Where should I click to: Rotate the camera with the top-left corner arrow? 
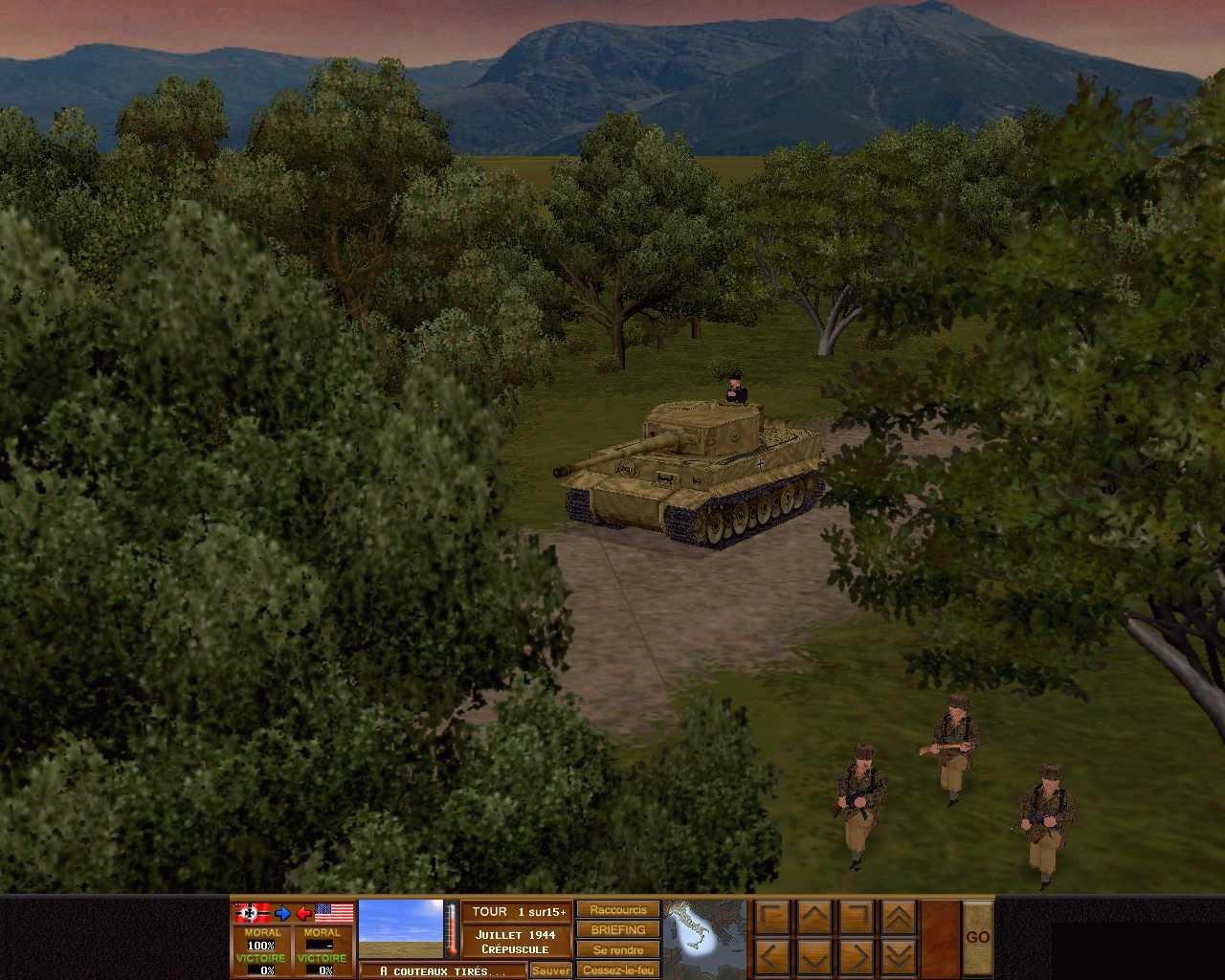pyautogui.click(x=772, y=917)
